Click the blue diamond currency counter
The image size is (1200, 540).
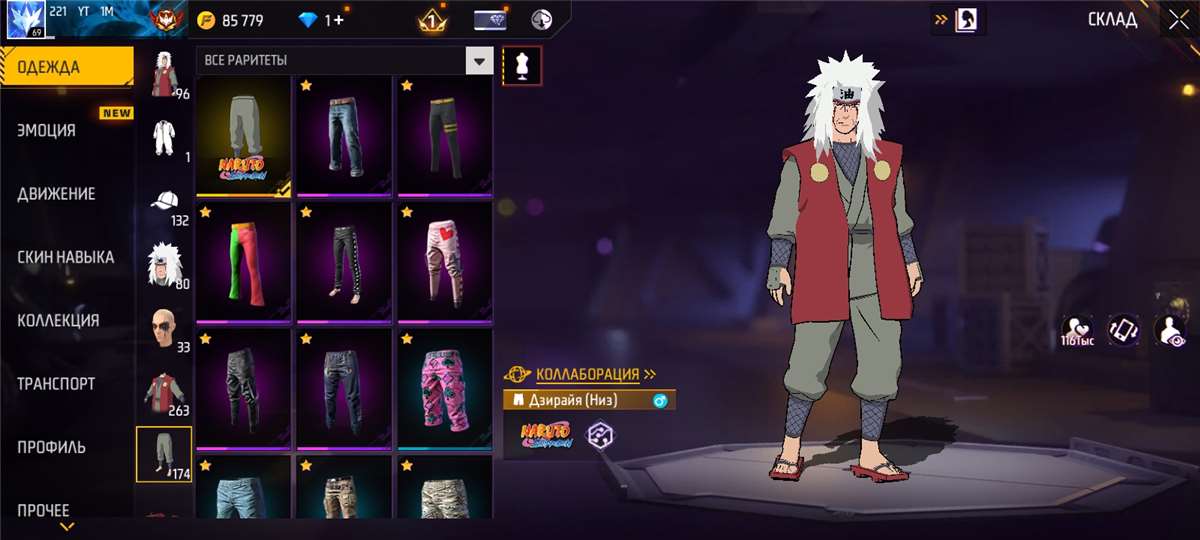322,20
